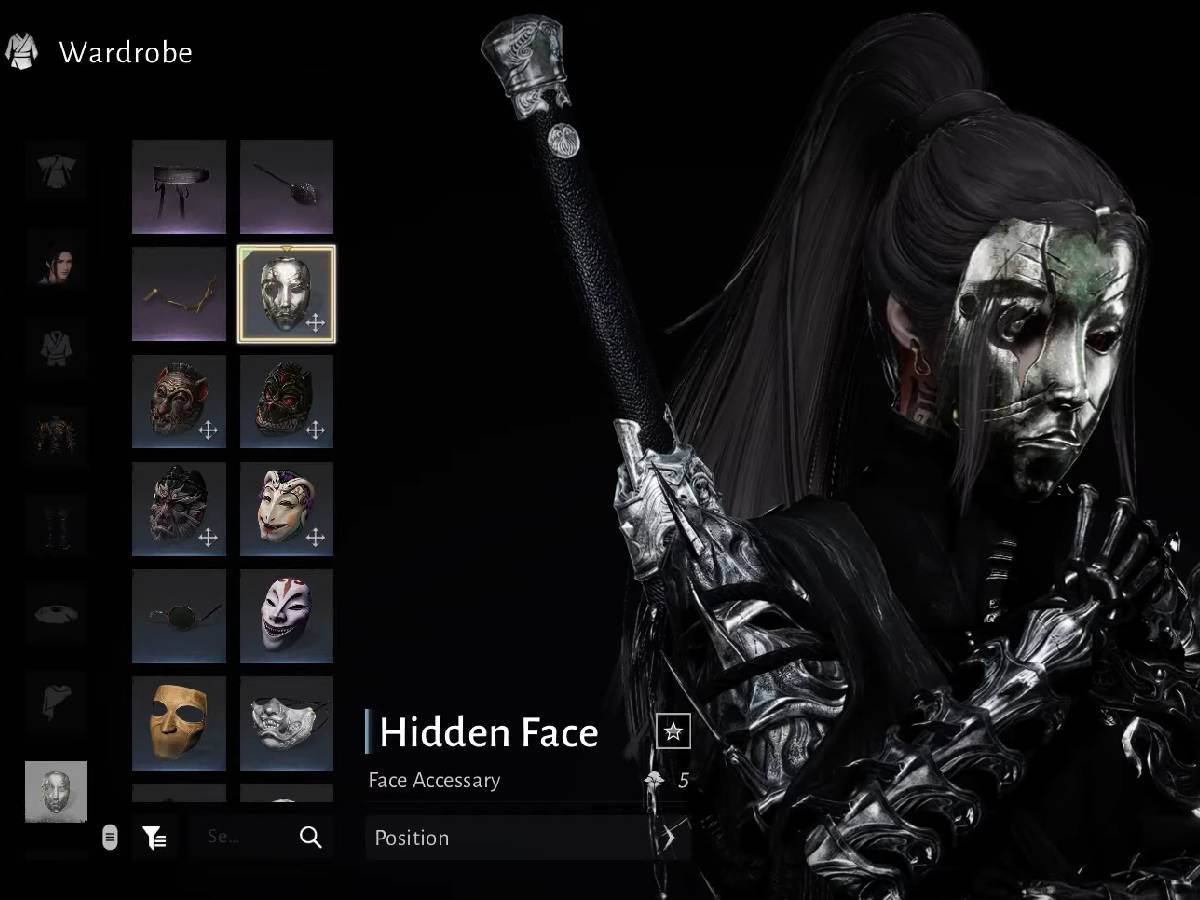
Task: Pick the pale jester face mask
Action: click(x=286, y=509)
